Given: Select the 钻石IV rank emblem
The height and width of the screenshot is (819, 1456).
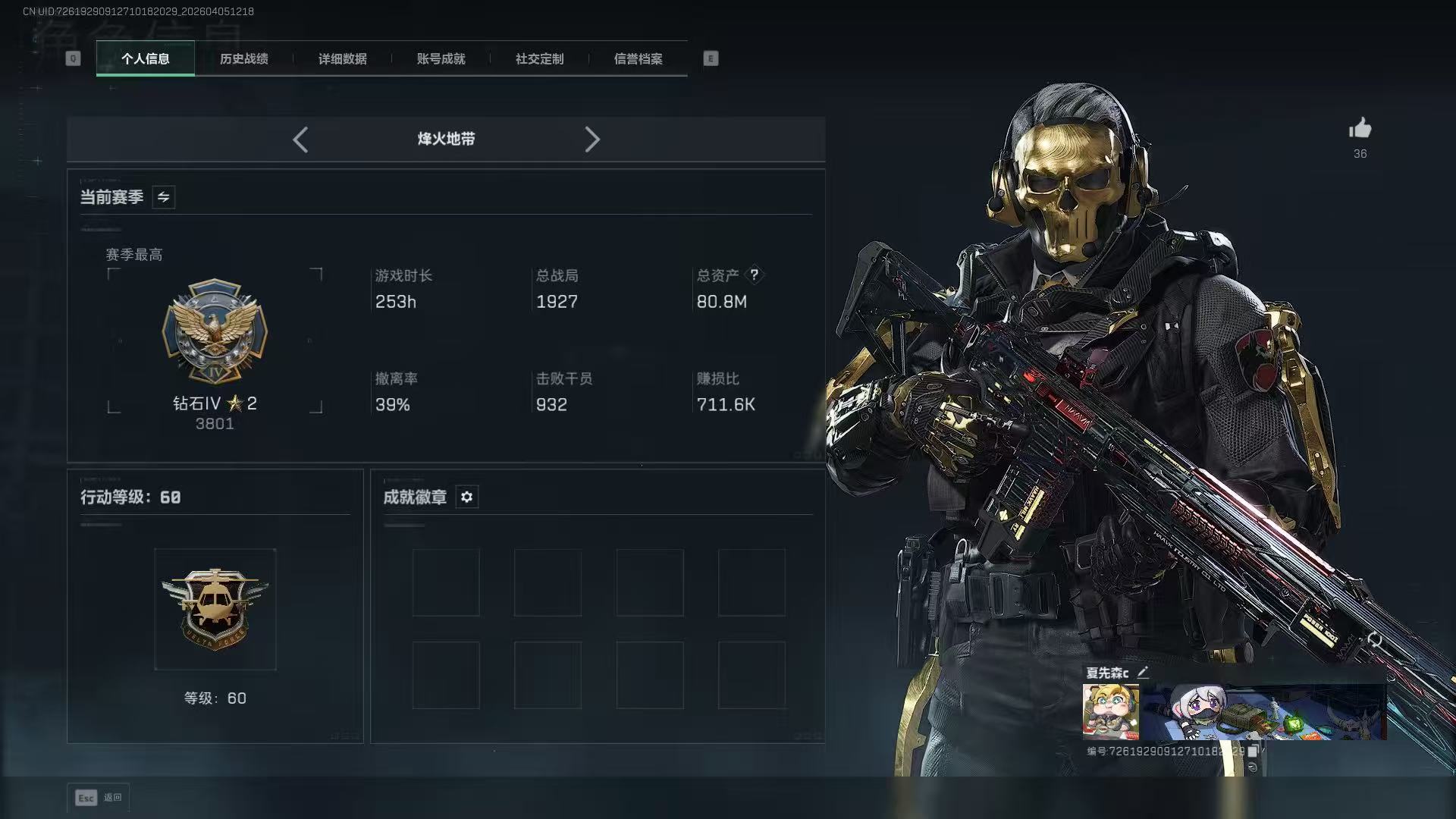Looking at the screenshot, I should point(215,331).
